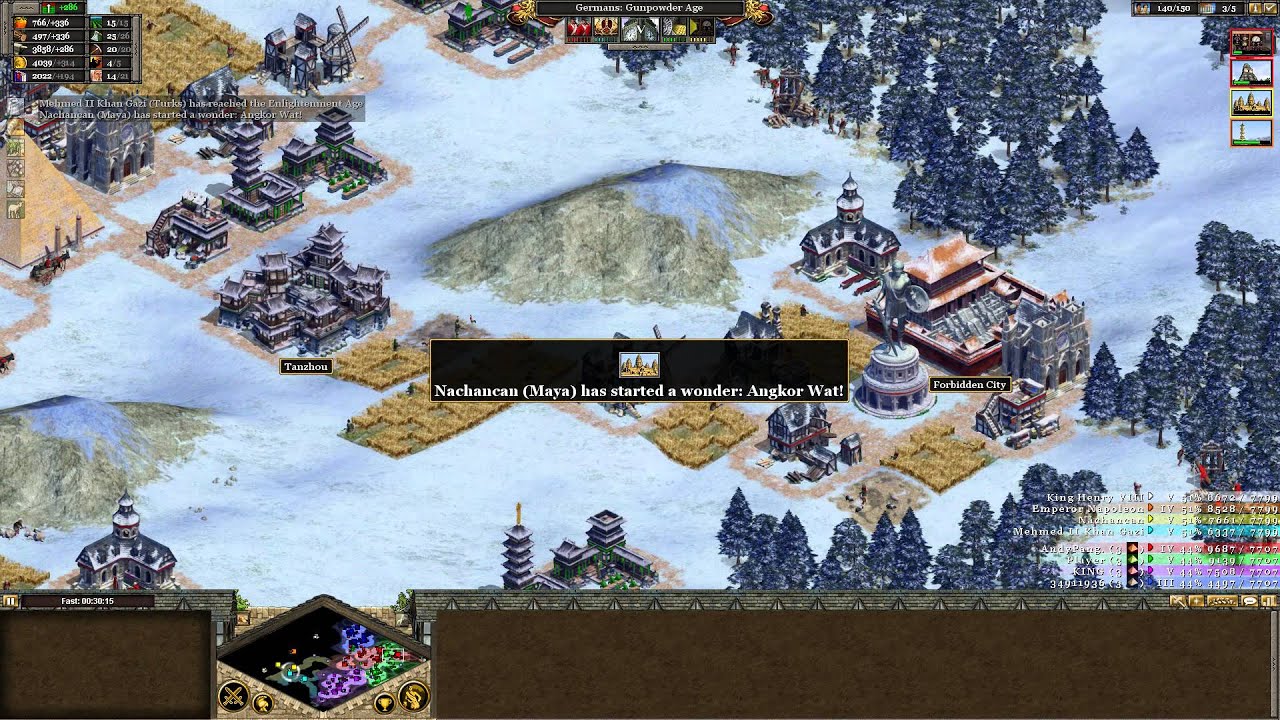Click the citizen portraits population icon
Viewport: 1280px width, 720px height.
pyautogui.click(x=1141, y=8)
